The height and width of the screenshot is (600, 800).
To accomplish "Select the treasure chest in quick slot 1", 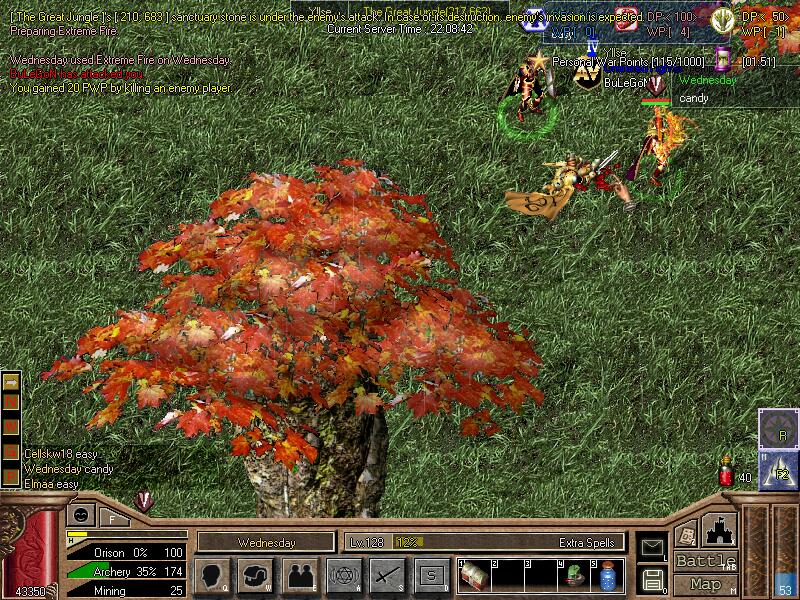I will coord(473,577).
